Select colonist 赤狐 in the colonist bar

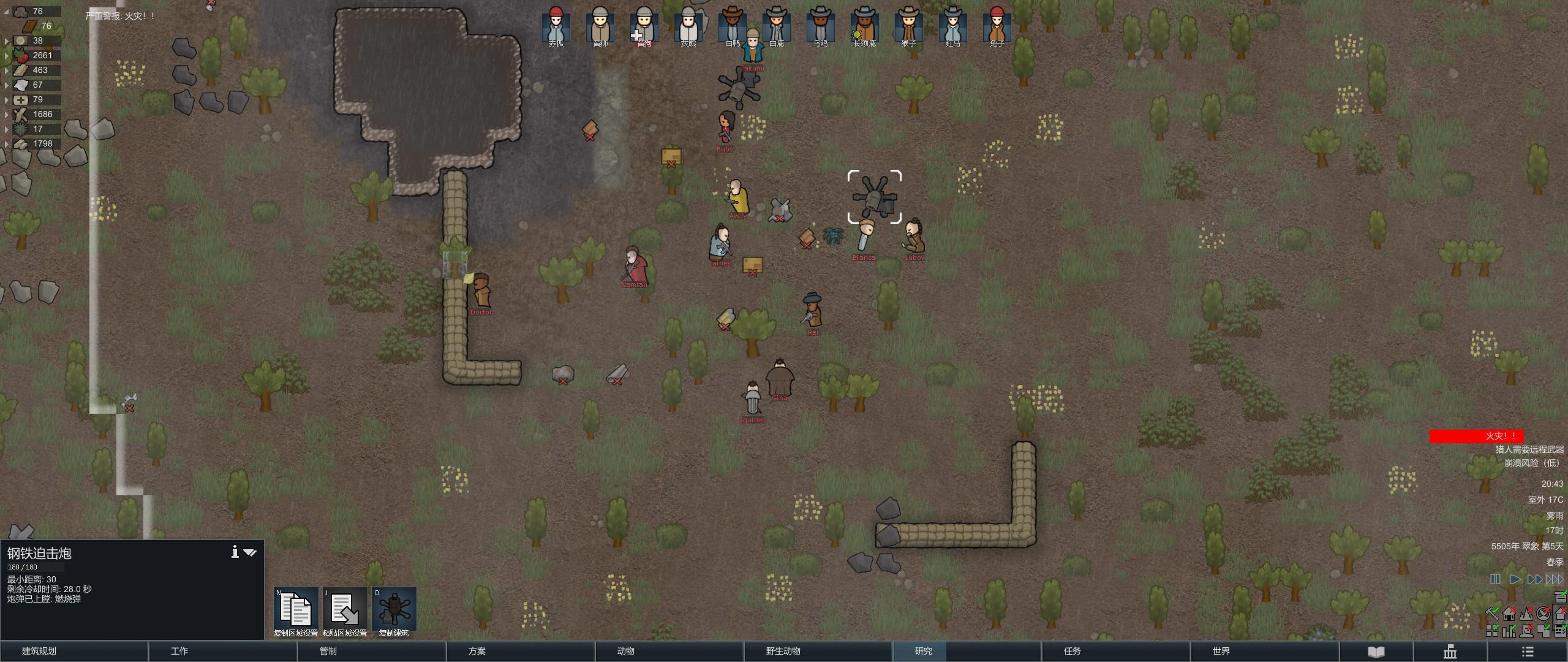tap(556, 26)
